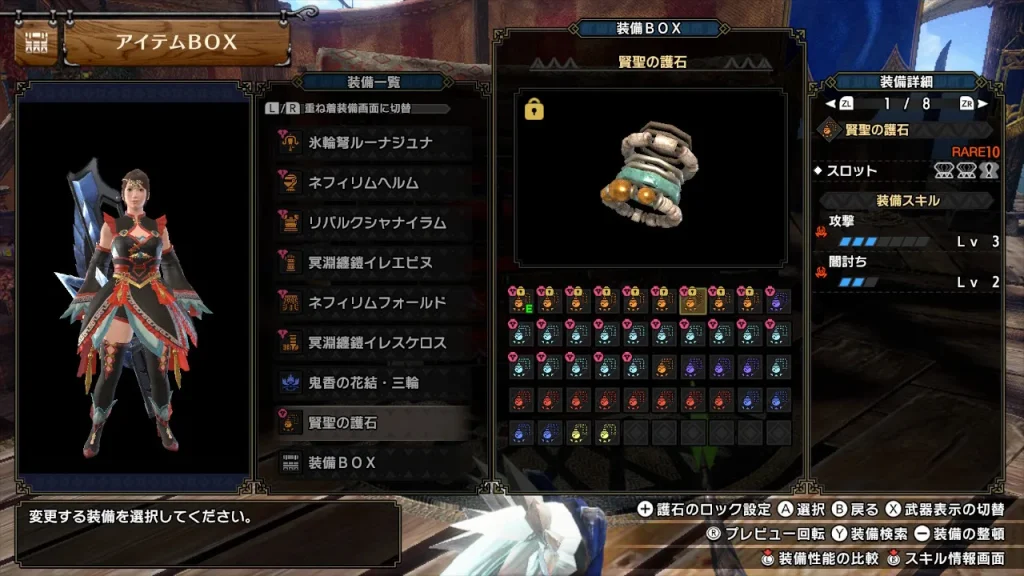
Task: Choose the ネフィリムヘルム helmet entry
Action: click(371, 183)
